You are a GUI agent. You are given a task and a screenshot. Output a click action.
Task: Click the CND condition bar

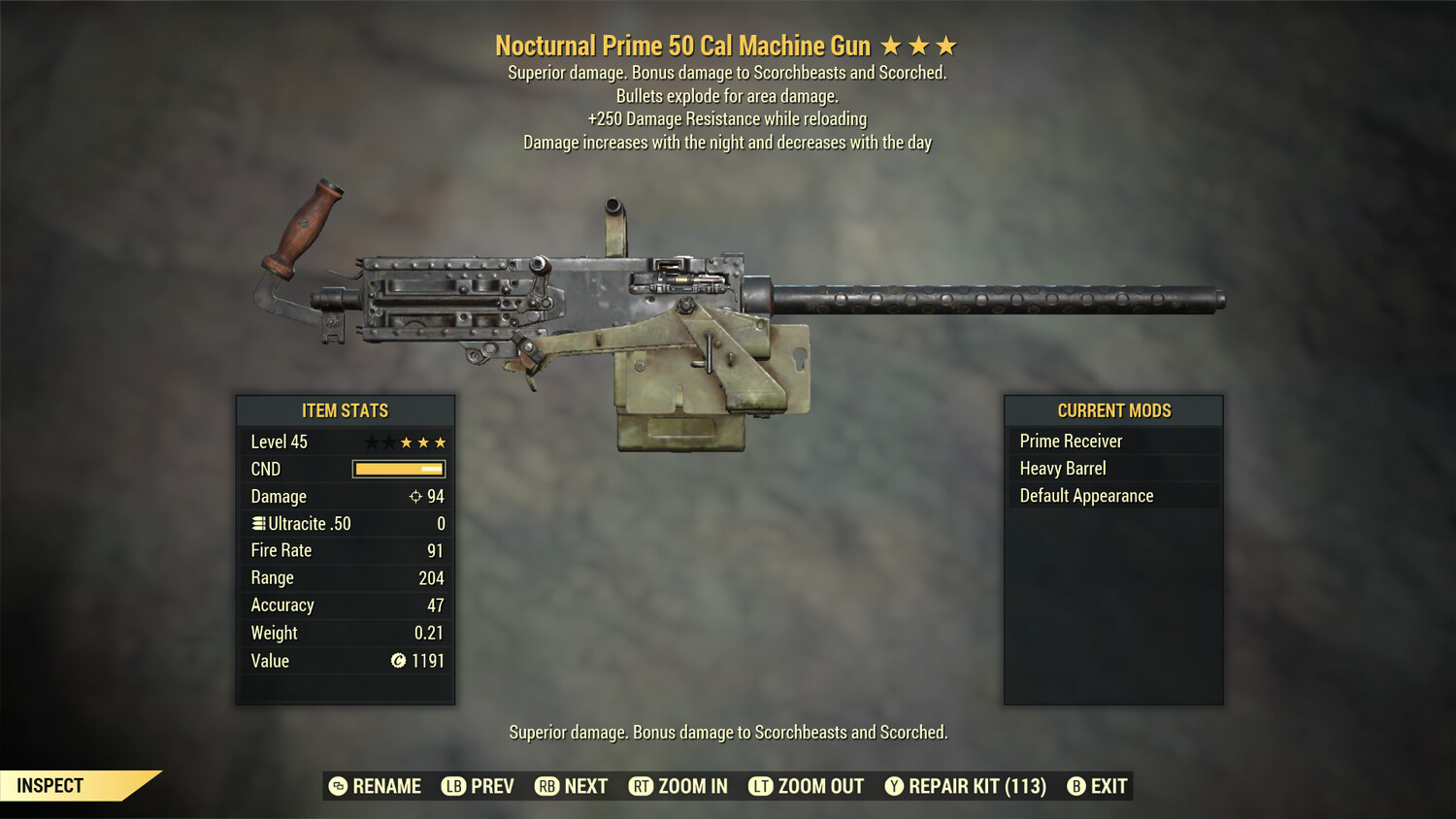coord(398,469)
